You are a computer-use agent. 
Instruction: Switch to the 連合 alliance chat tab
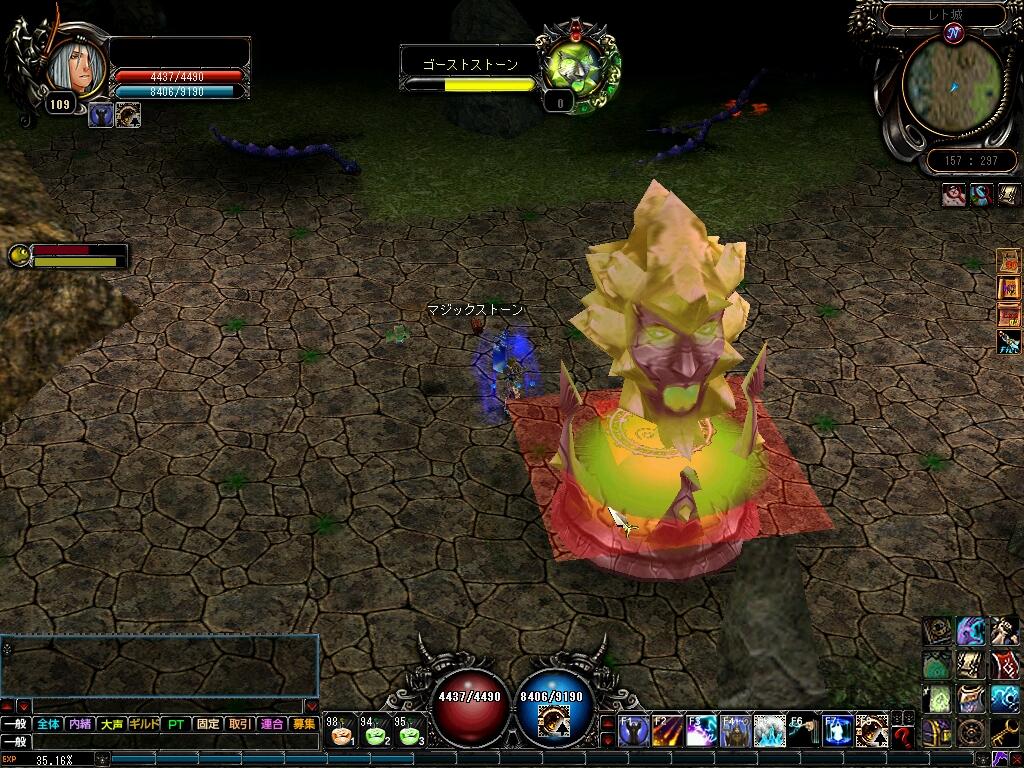[x=271, y=724]
